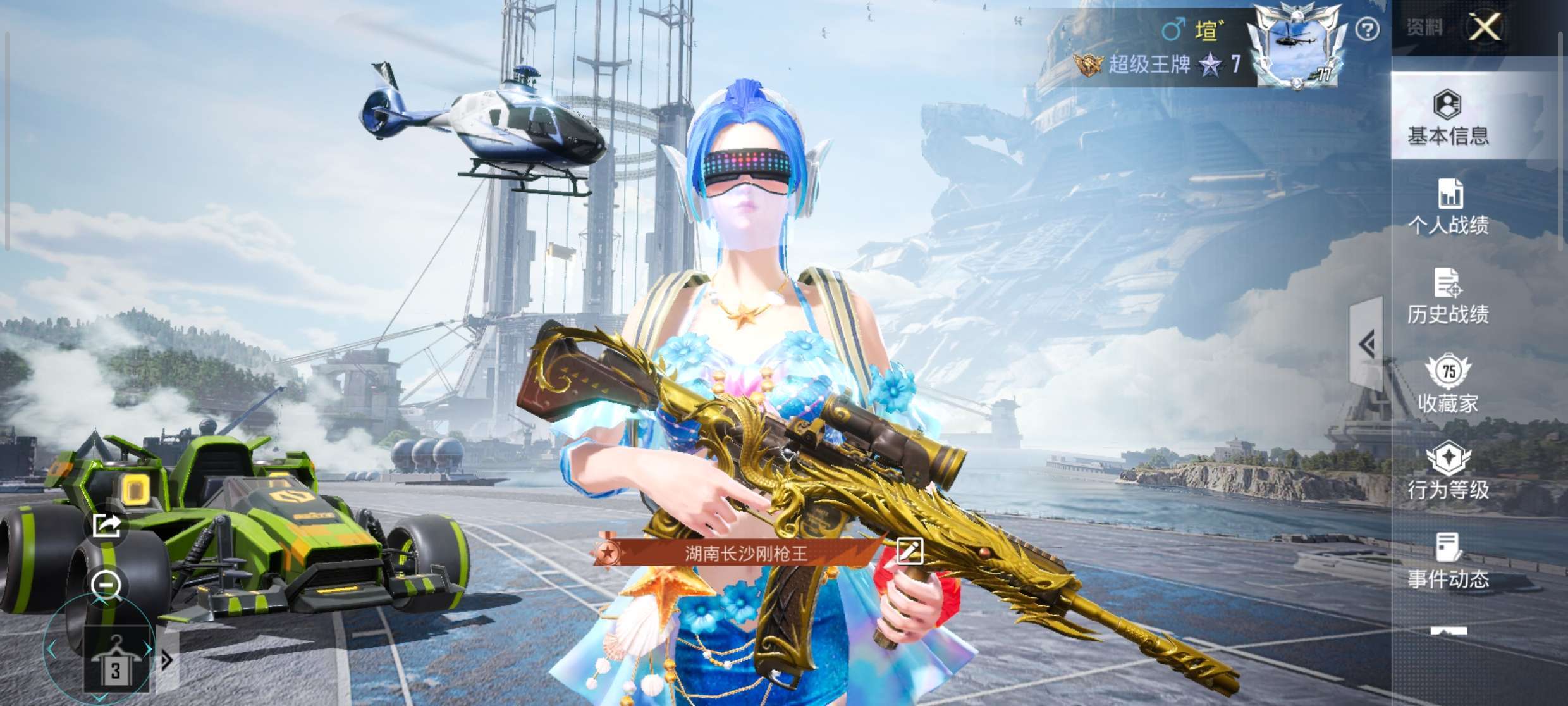Viewport: 1568px width, 706px height.
Task: Collapse the side panel with the left arrow
Action: click(1367, 344)
